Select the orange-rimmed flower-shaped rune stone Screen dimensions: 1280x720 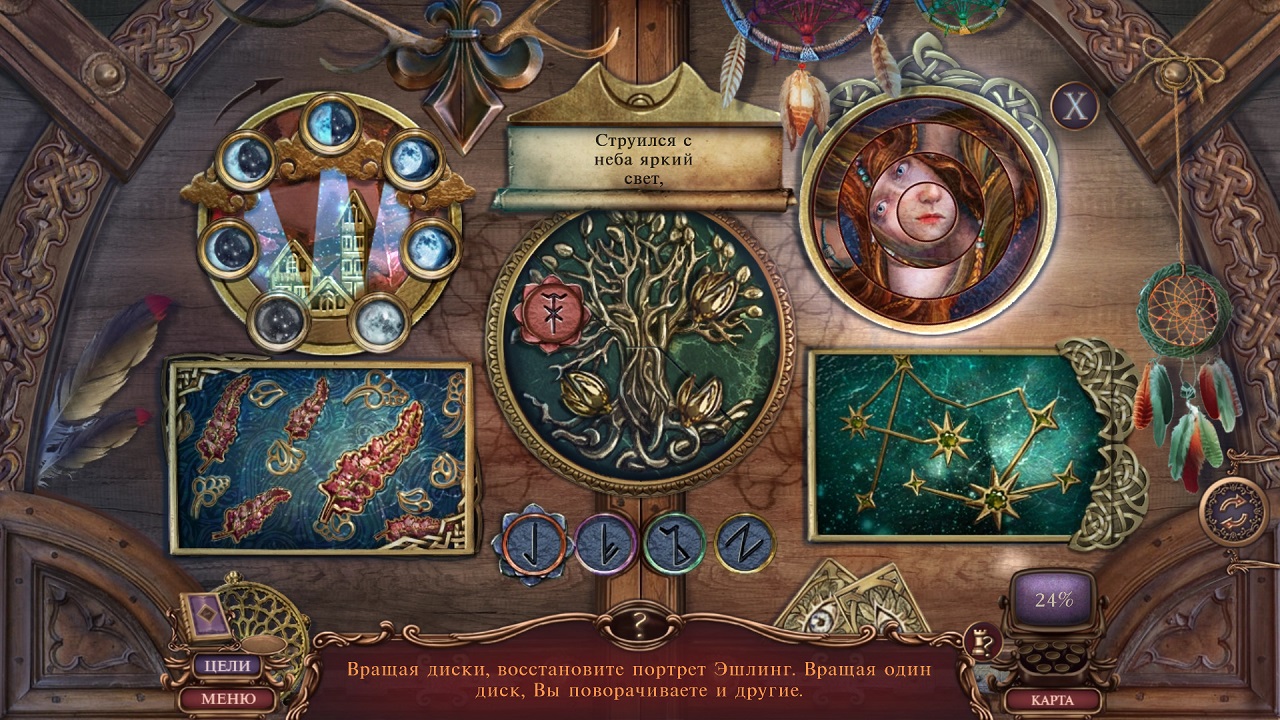[533, 545]
